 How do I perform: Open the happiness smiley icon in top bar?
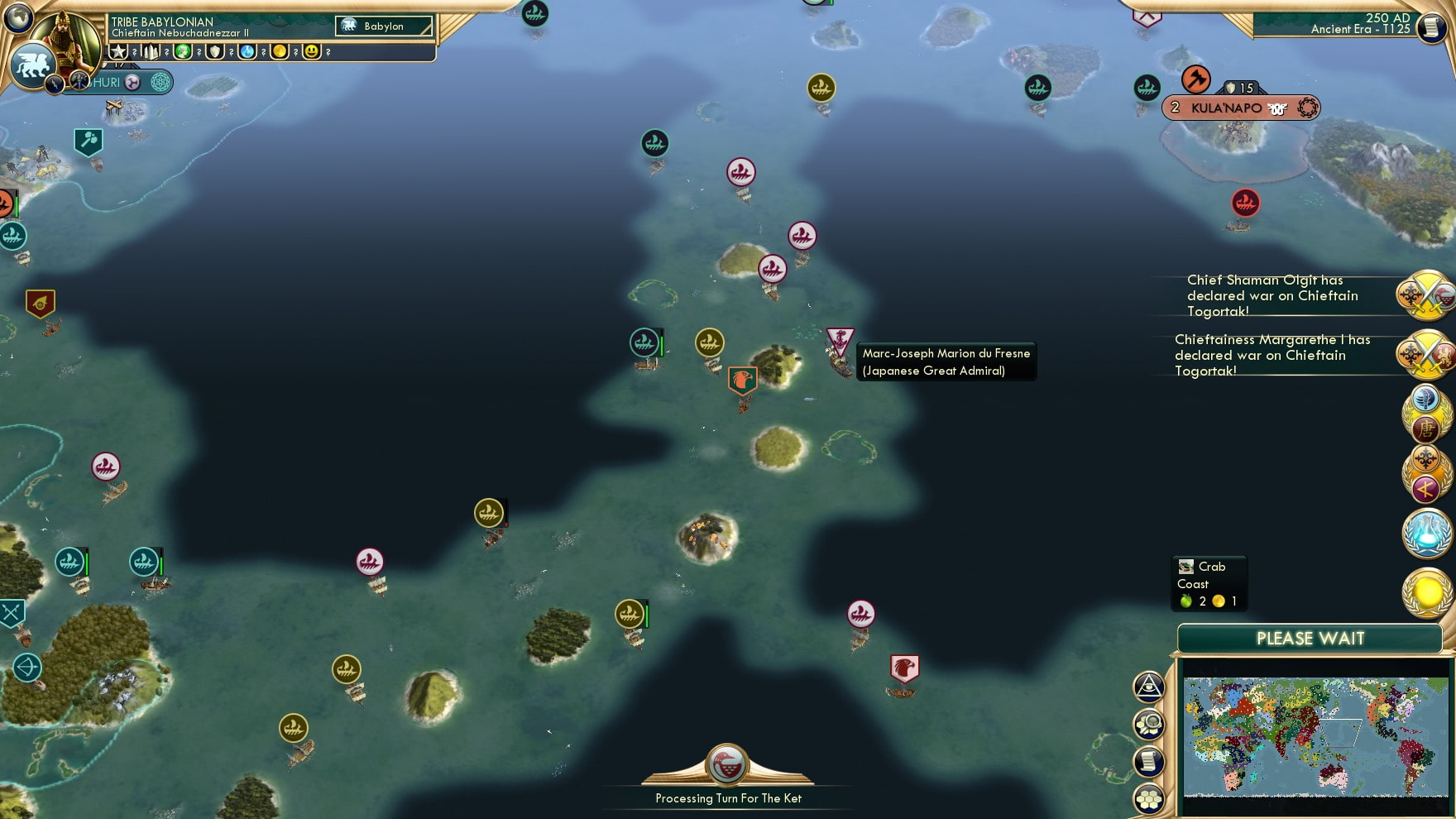click(x=311, y=52)
